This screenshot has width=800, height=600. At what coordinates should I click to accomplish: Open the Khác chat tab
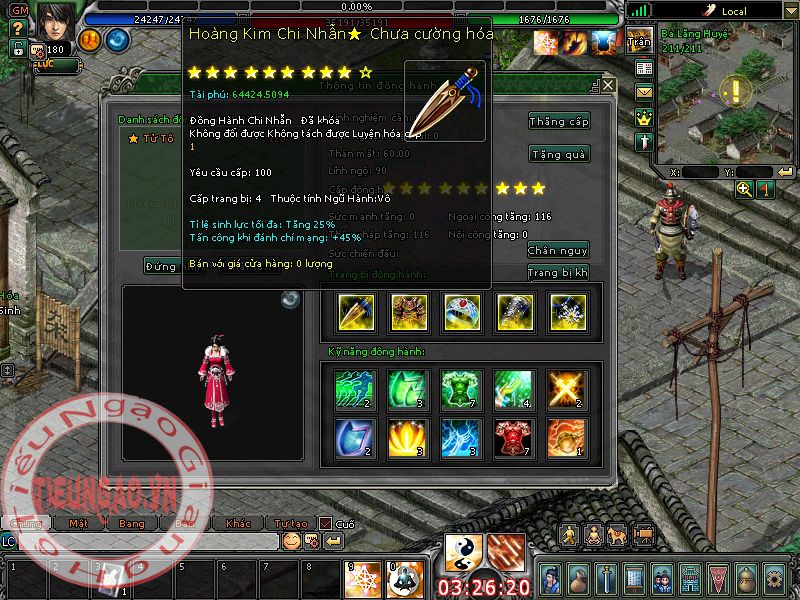click(238, 523)
